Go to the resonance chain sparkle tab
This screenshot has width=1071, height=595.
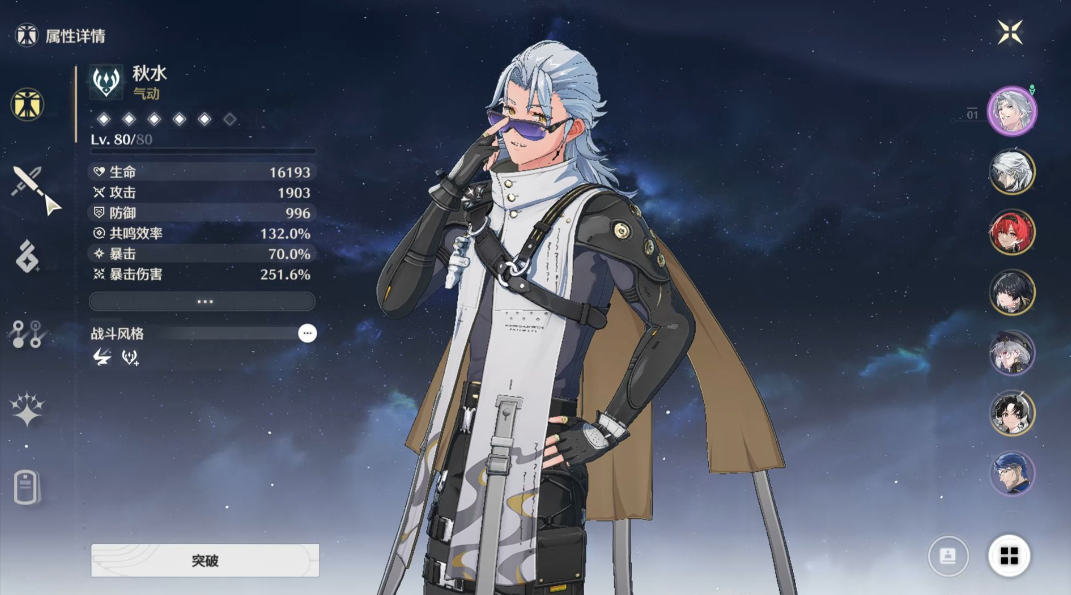(x=27, y=410)
